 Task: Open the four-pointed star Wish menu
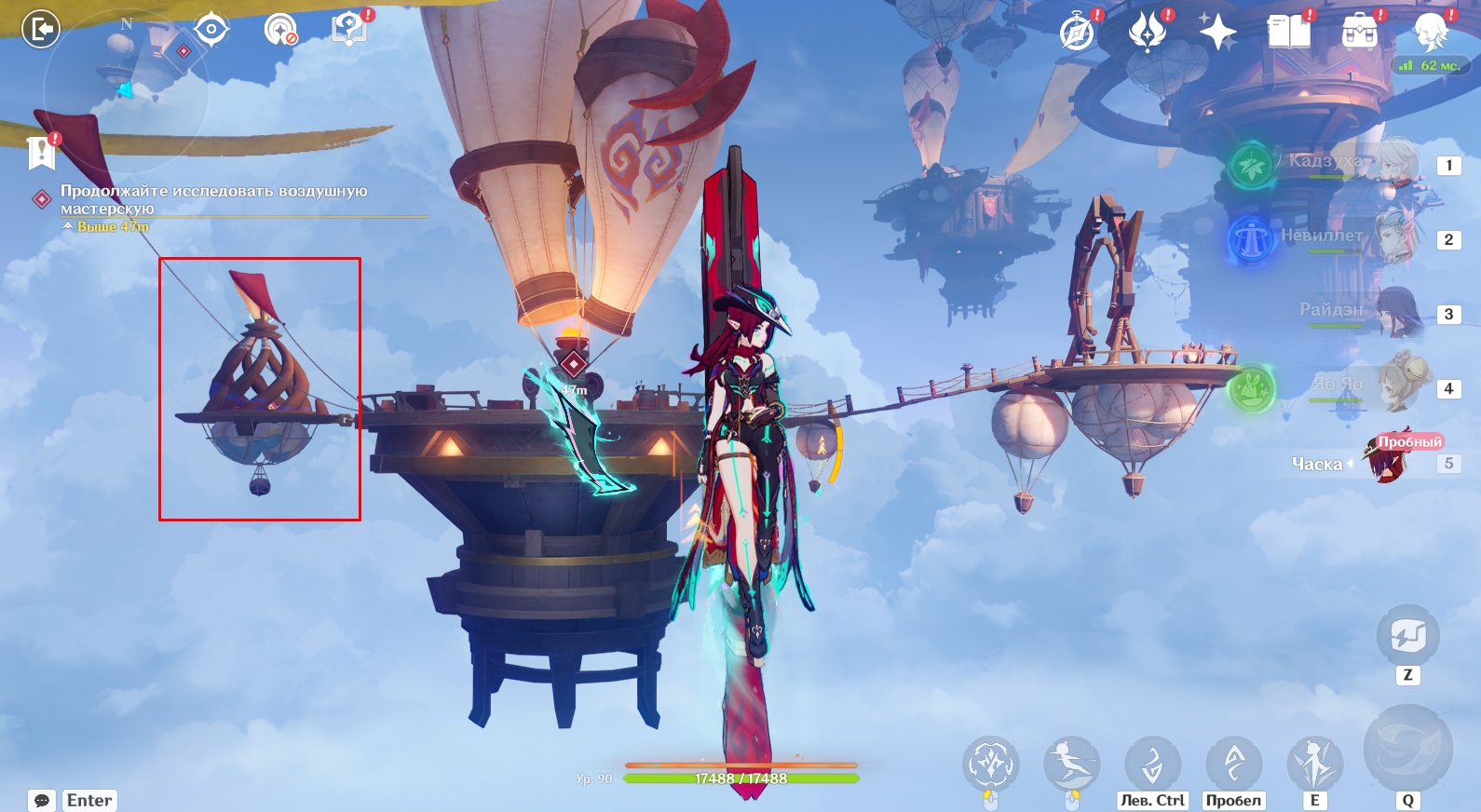coord(1217,33)
